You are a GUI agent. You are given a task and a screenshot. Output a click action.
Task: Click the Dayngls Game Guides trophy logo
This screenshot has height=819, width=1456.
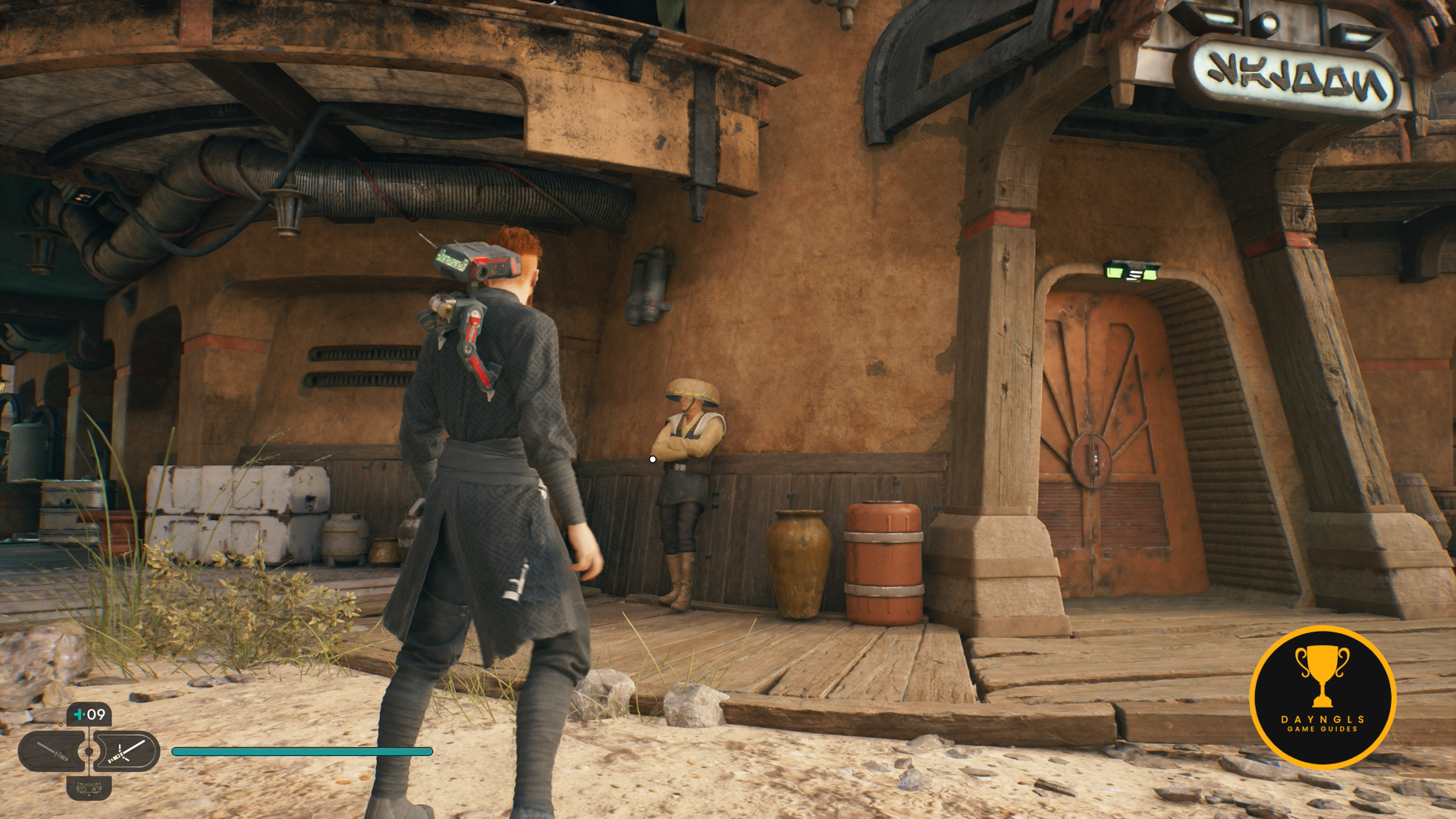pos(1323,698)
